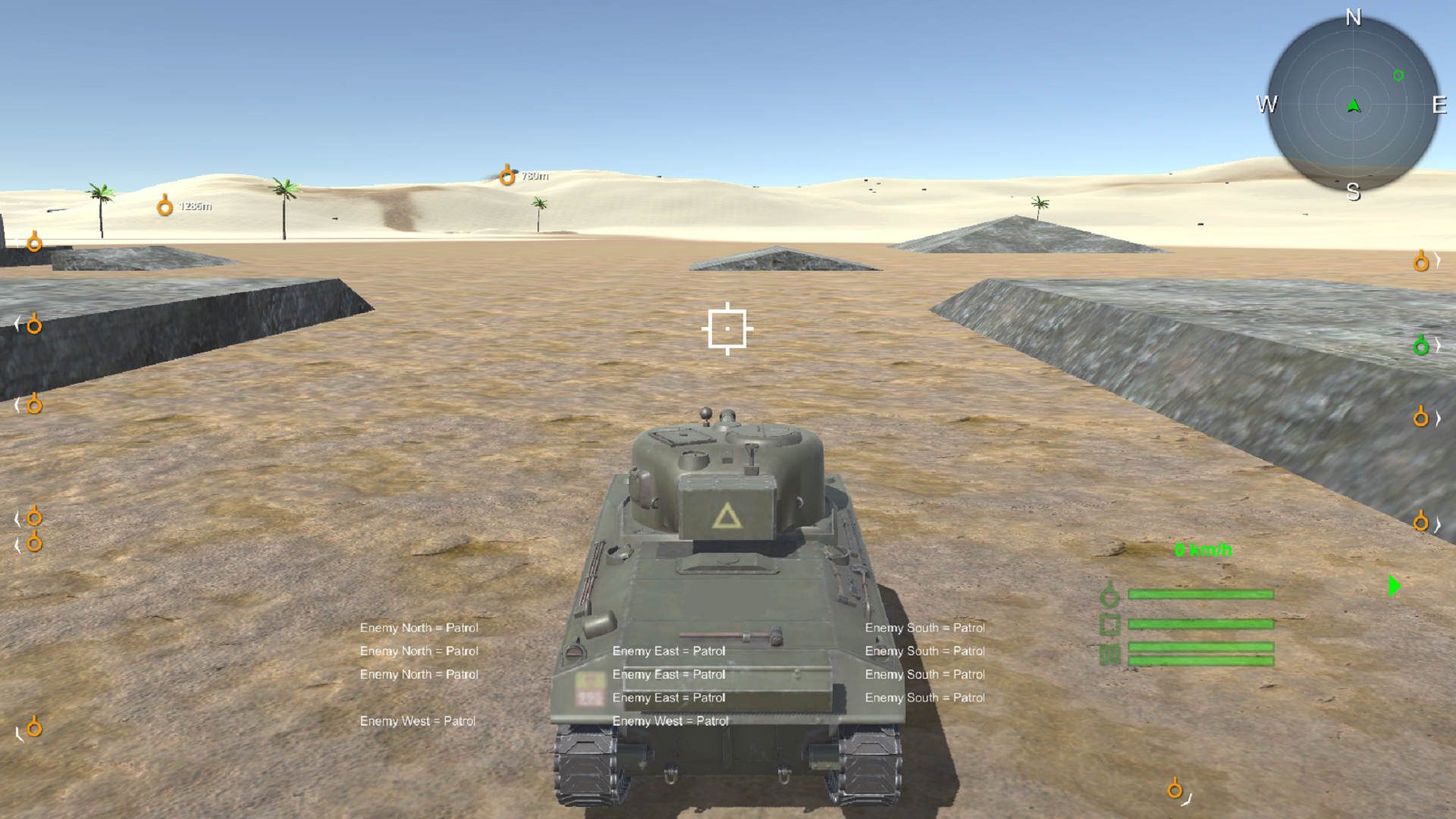Click the Enemy West = Patrol status text

pyautogui.click(x=418, y=721)
